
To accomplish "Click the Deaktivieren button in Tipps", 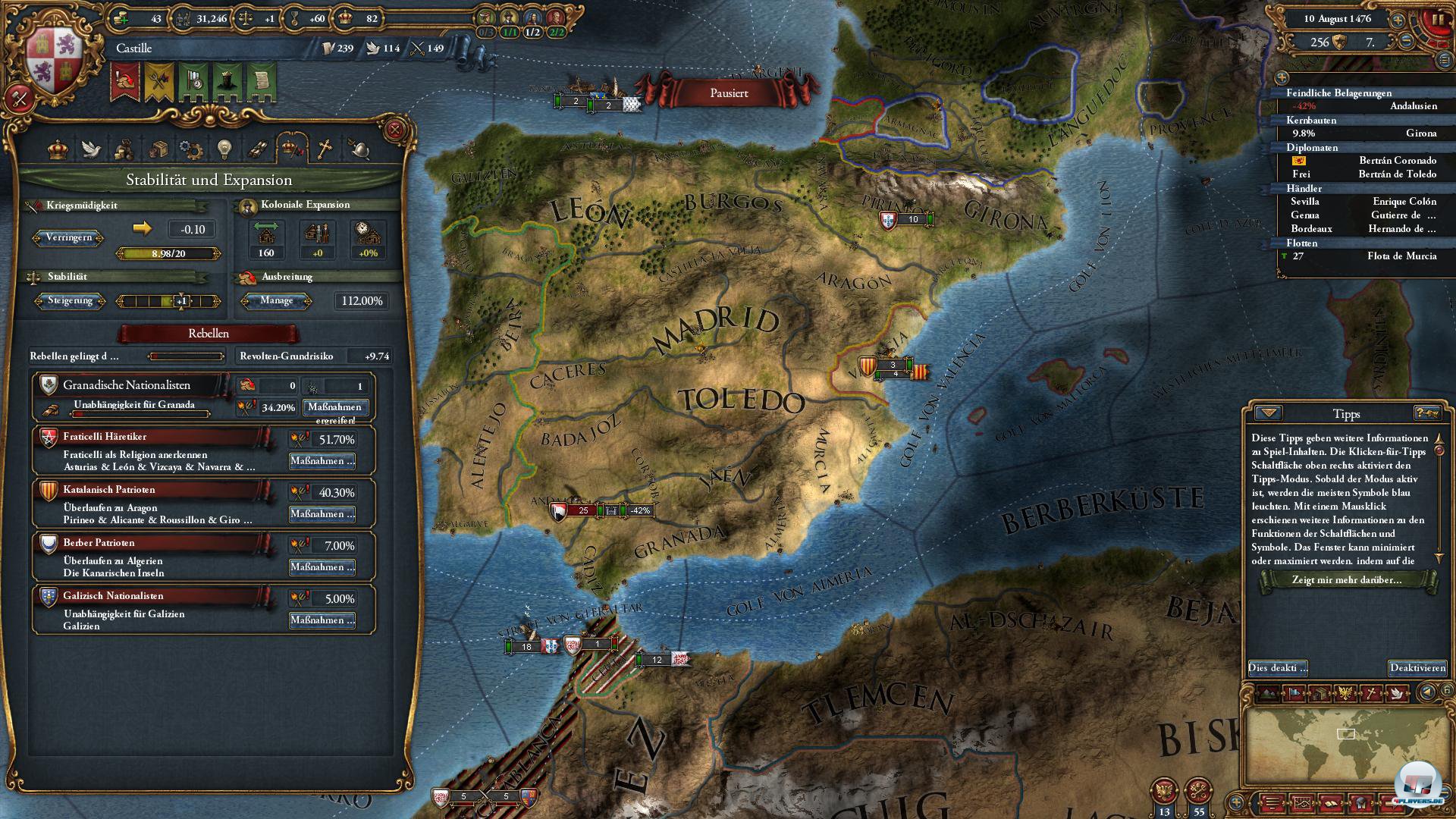I will point(1417,668).
